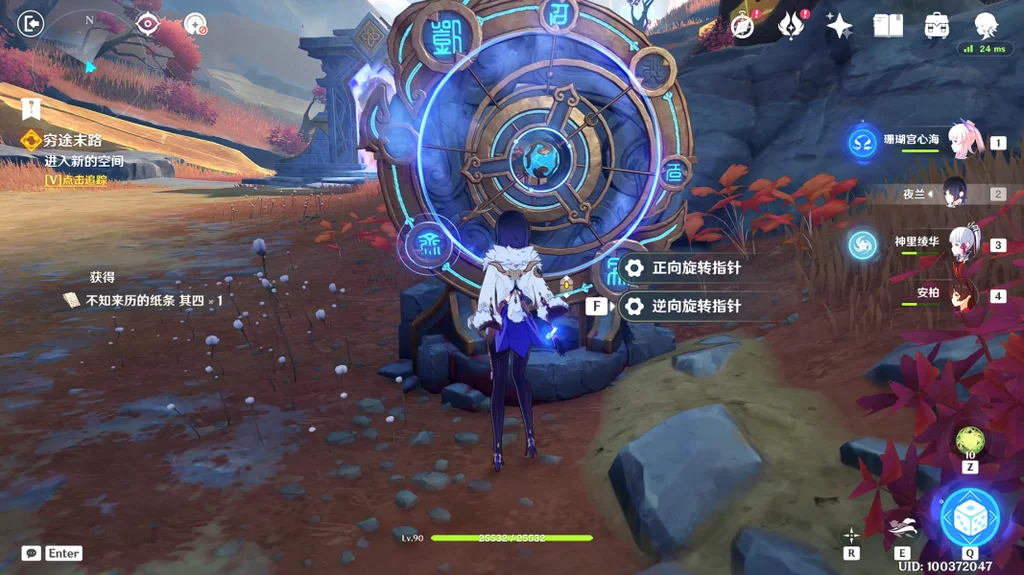Swap to party member 安柏
The width and height of the screenshot is (1024, 575).
coord(961,295)
